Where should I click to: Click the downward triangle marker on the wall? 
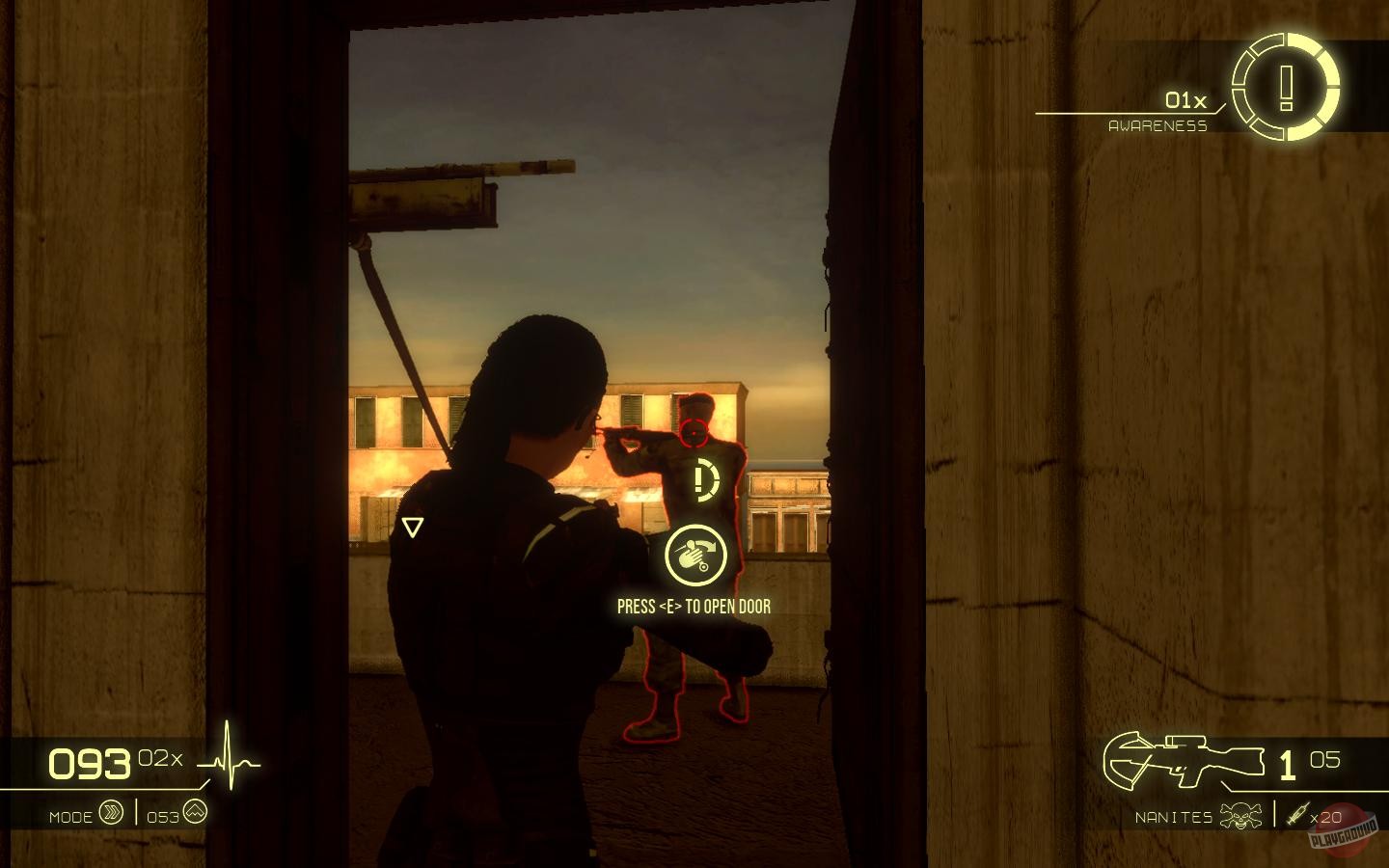[415, 527]
